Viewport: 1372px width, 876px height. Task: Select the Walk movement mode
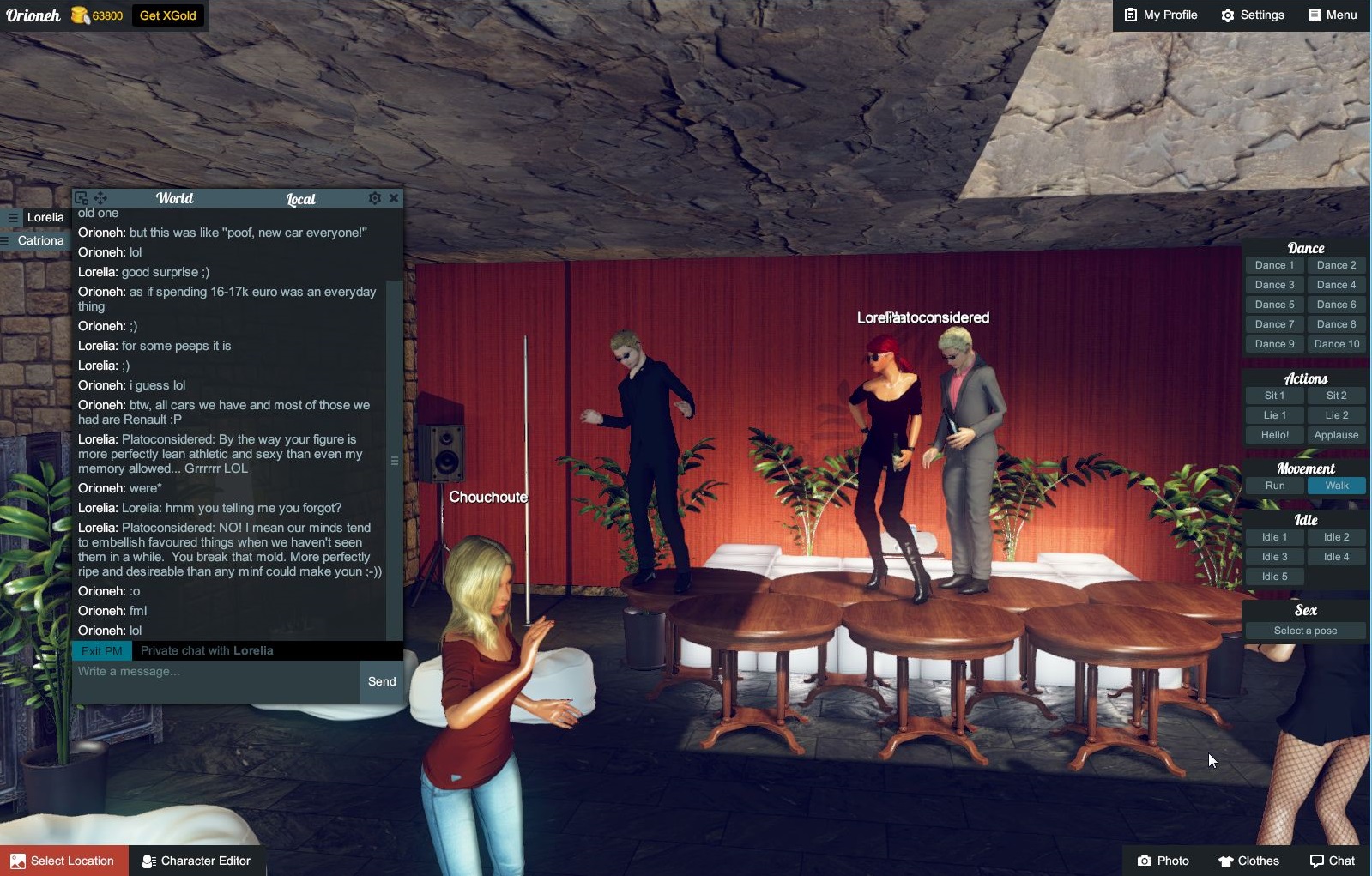click(1337, 485)
